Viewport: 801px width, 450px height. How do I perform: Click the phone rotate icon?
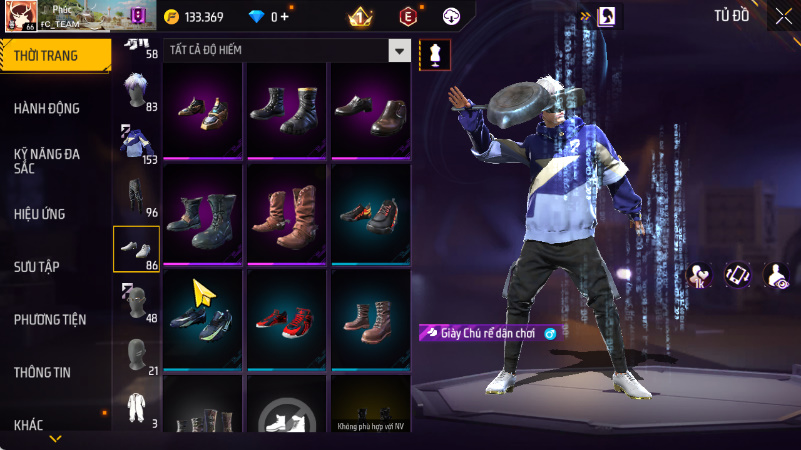(x=737, y=275)
